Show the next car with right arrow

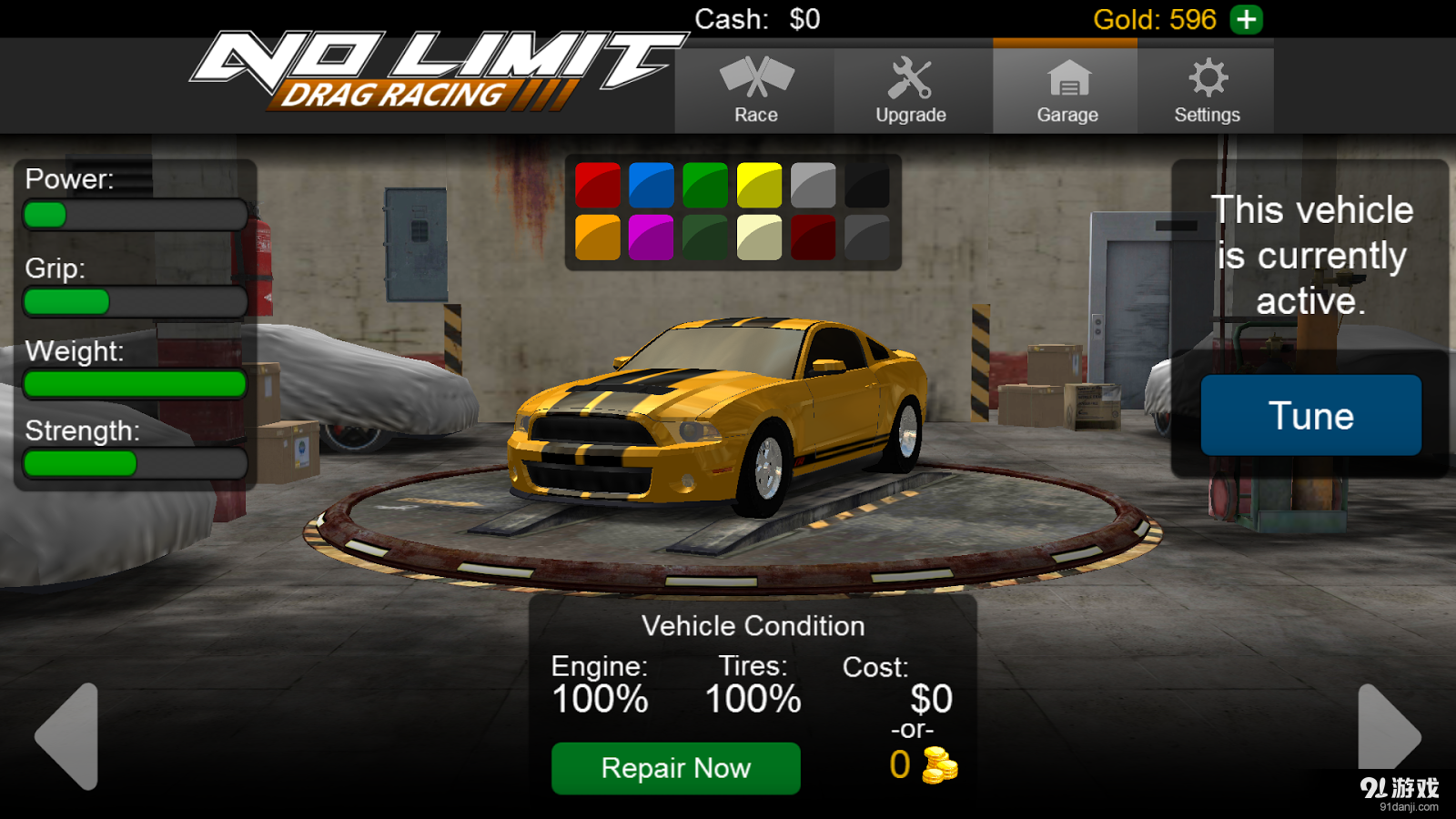coord(1387,733)
